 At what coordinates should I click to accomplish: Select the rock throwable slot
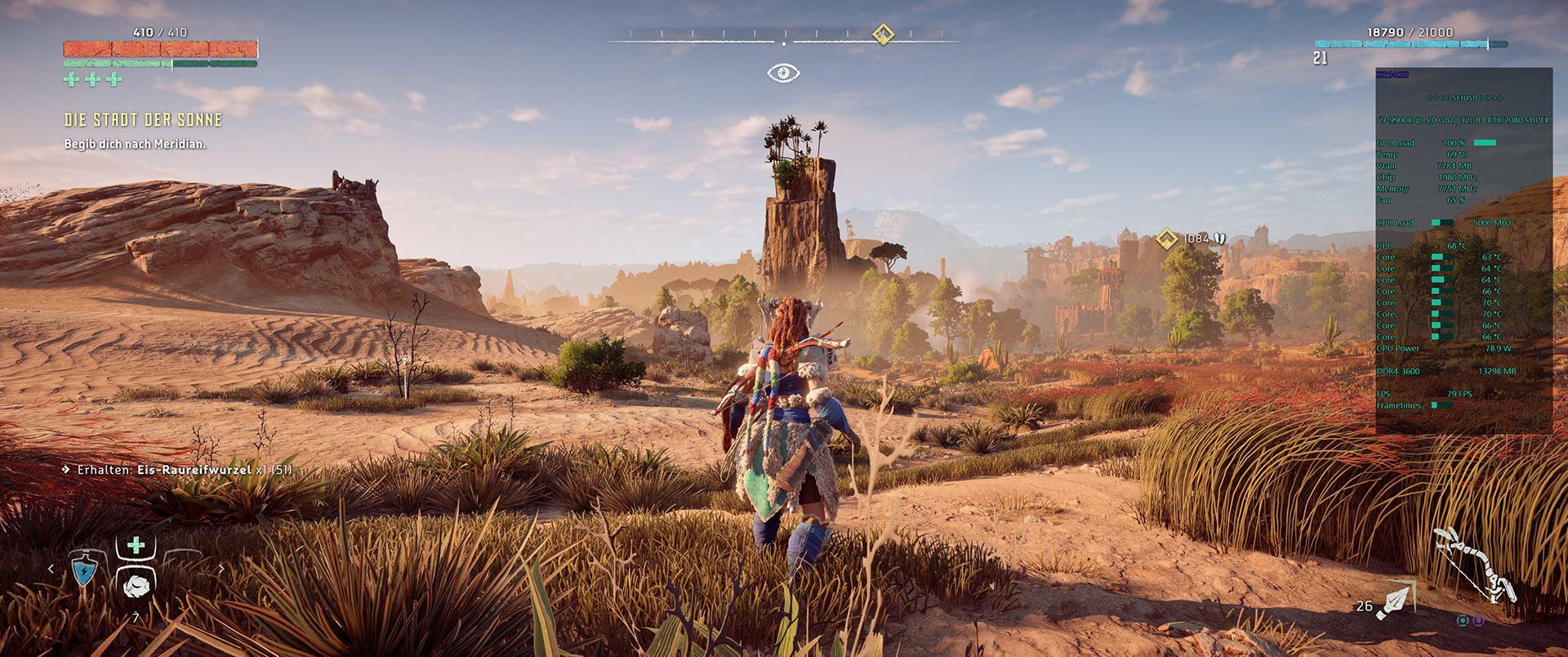point(136,583)
